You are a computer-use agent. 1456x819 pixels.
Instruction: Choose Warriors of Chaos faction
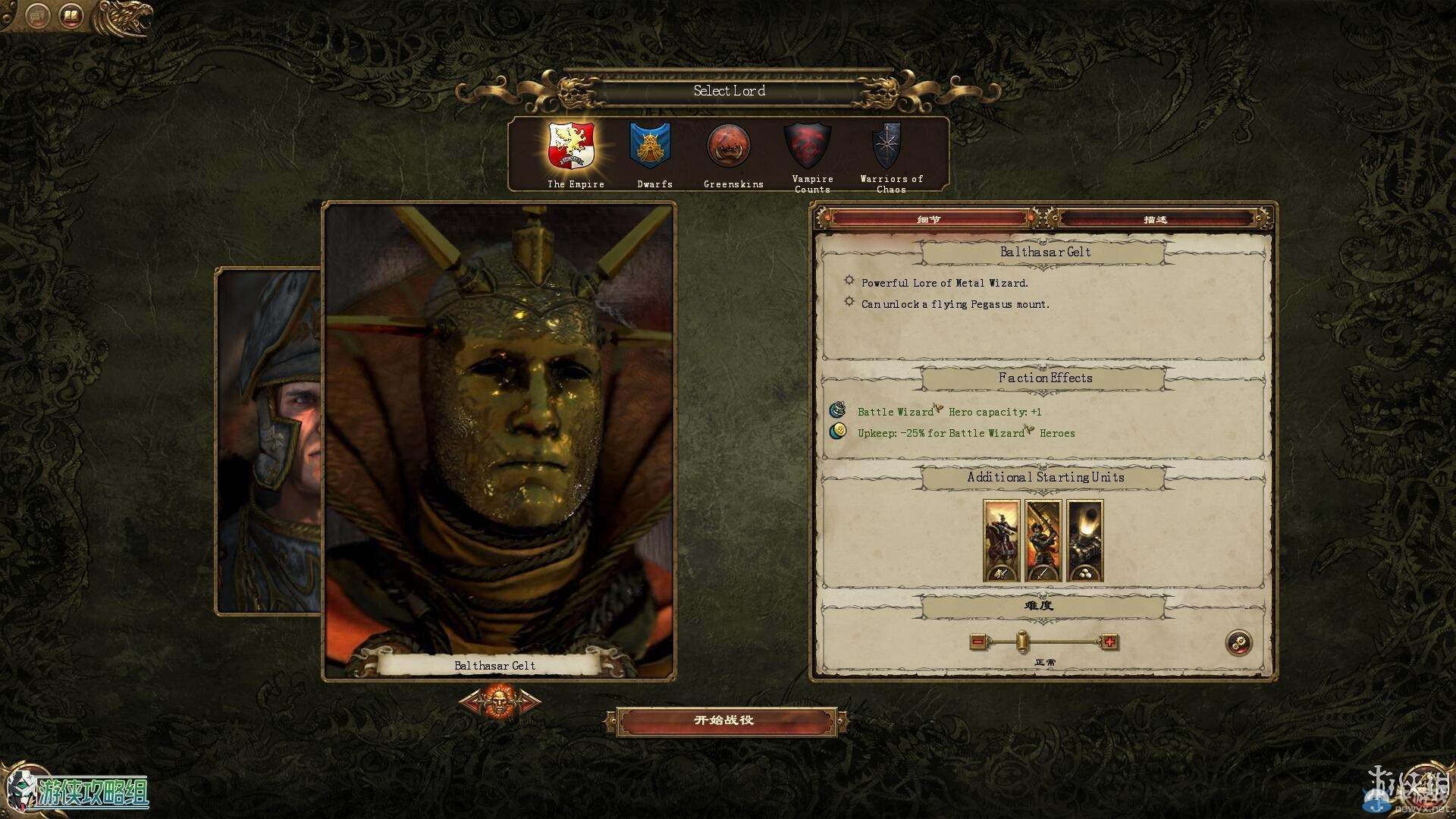click(x=887, y=146)
